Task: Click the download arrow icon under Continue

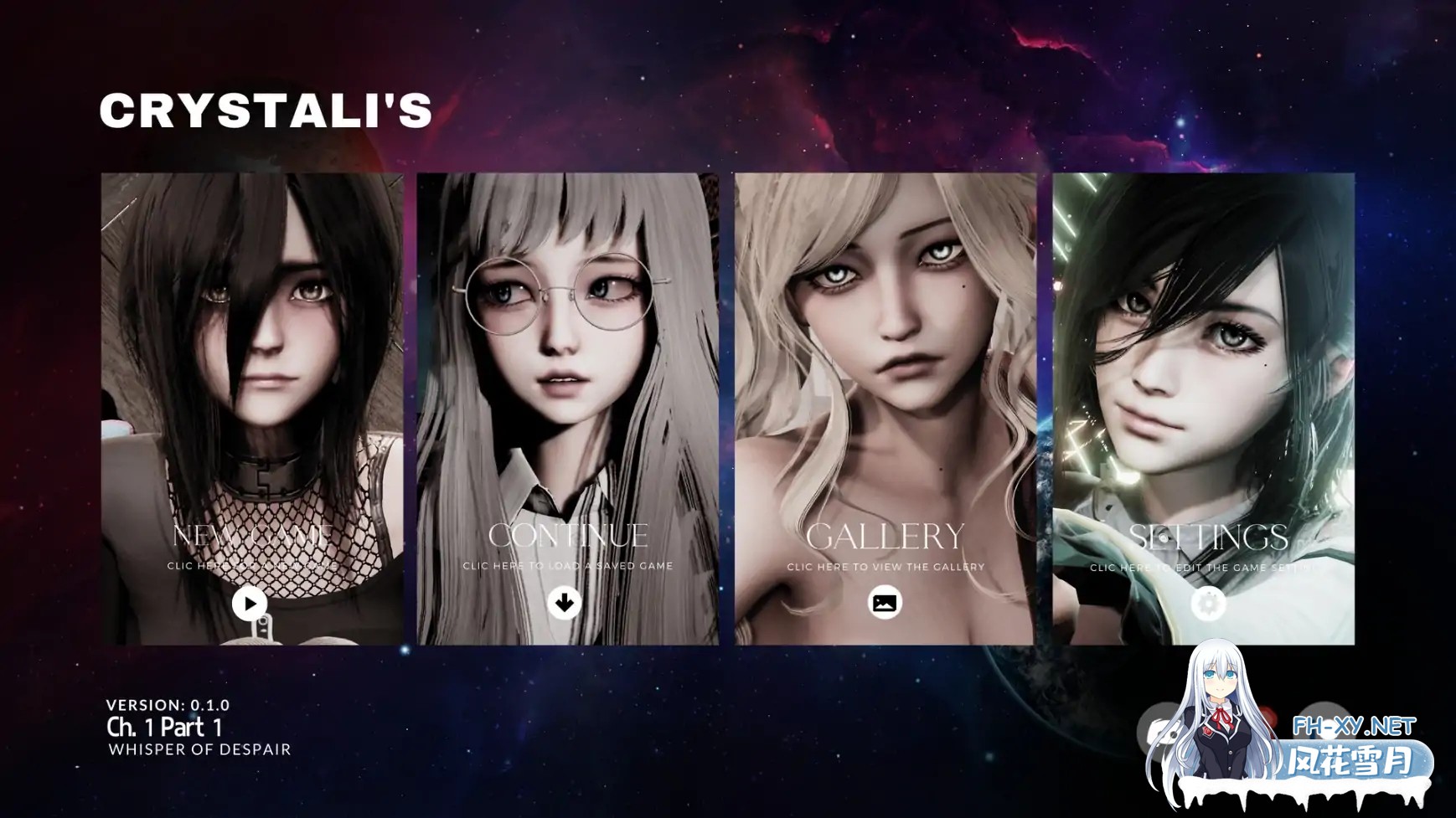Action: [x=565, y=602]
